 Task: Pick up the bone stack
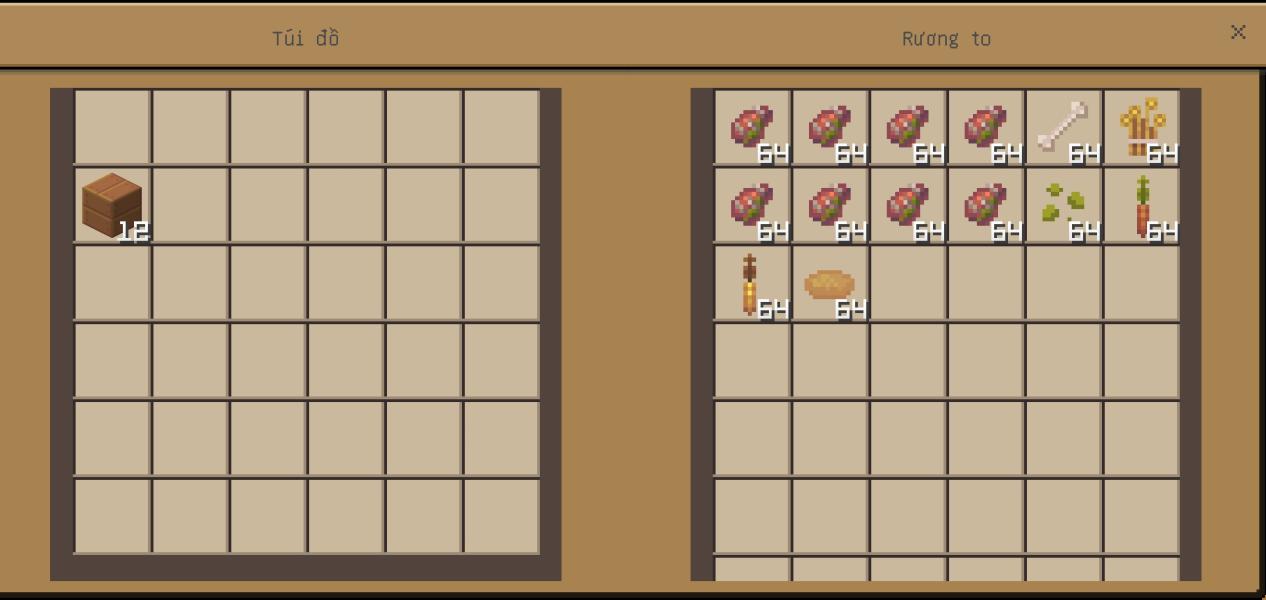click(1064, 127)
